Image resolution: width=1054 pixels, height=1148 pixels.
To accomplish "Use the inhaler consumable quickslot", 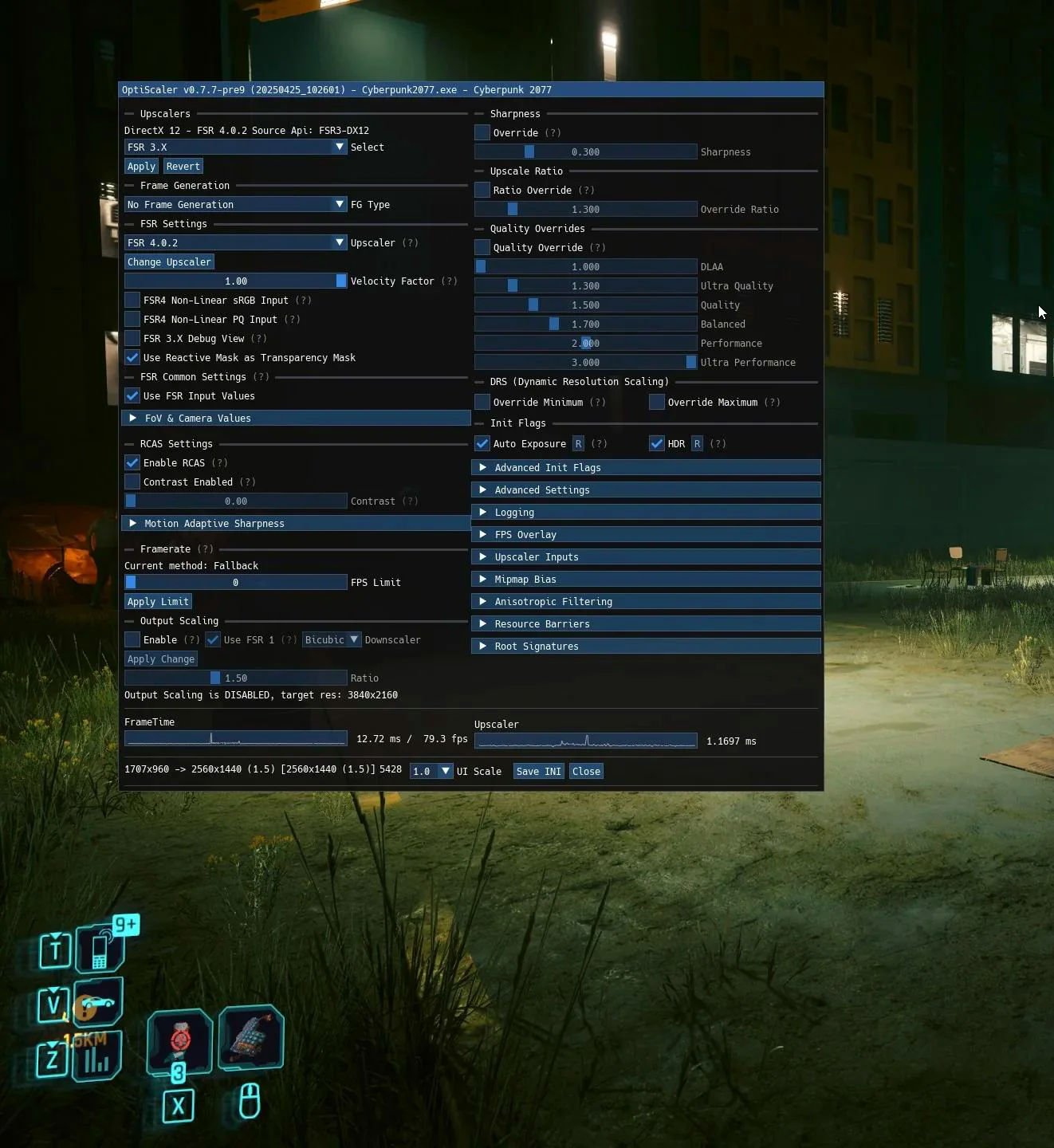I will pyautogui.click(x=250, y=1039).
